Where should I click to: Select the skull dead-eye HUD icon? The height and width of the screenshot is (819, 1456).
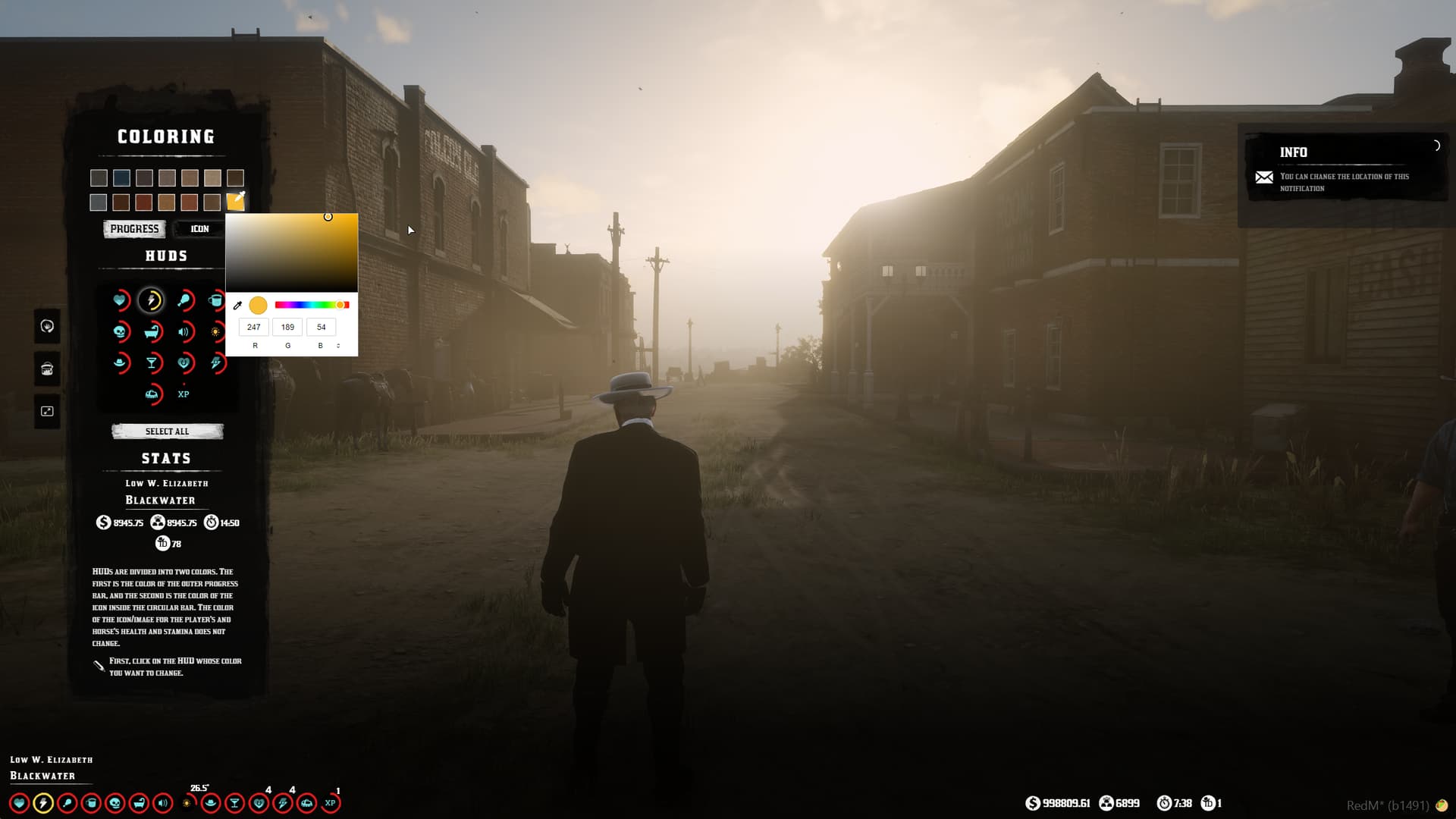coord(119,332)
